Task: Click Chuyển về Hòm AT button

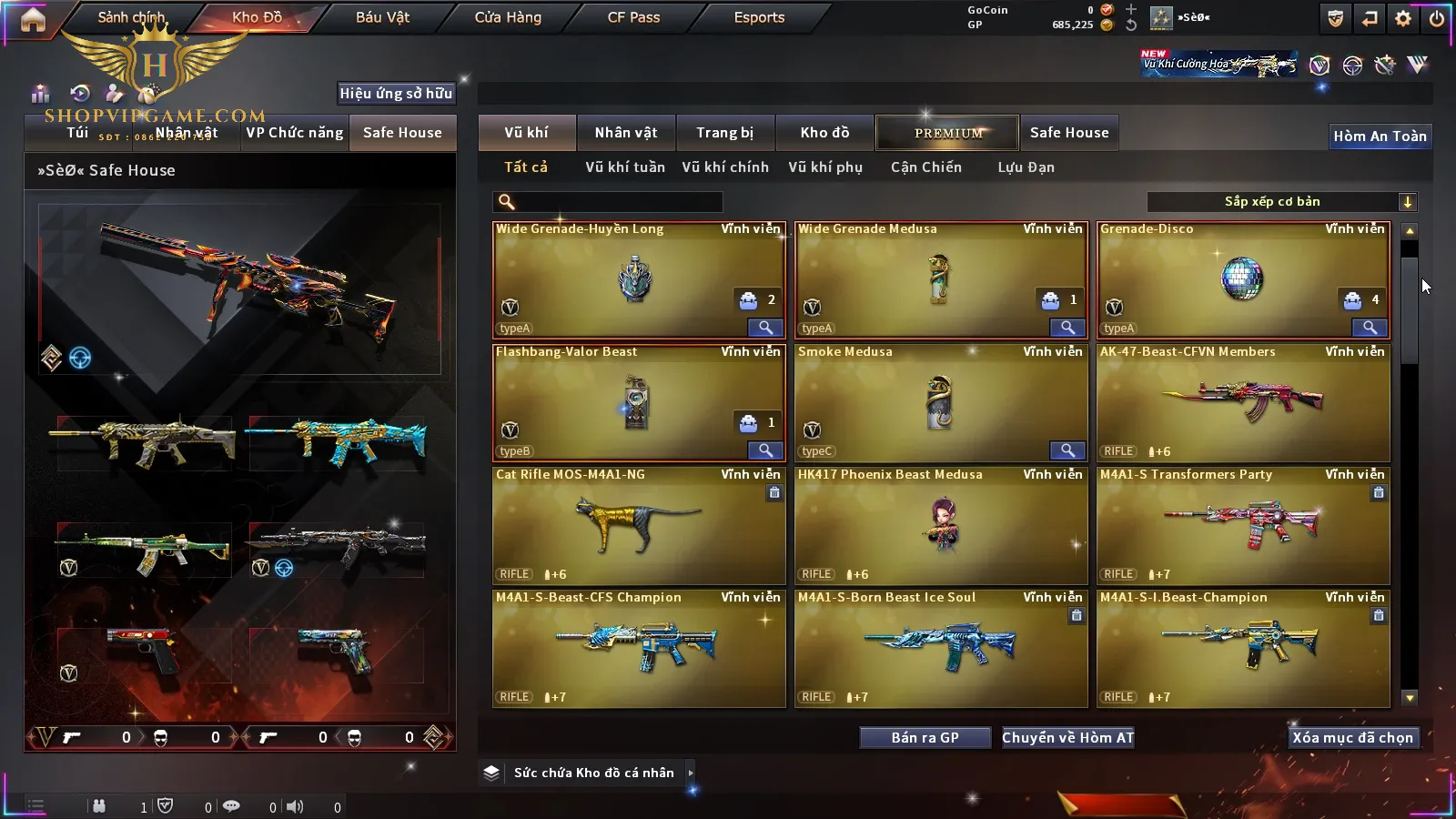Action: click(1067, 738)
